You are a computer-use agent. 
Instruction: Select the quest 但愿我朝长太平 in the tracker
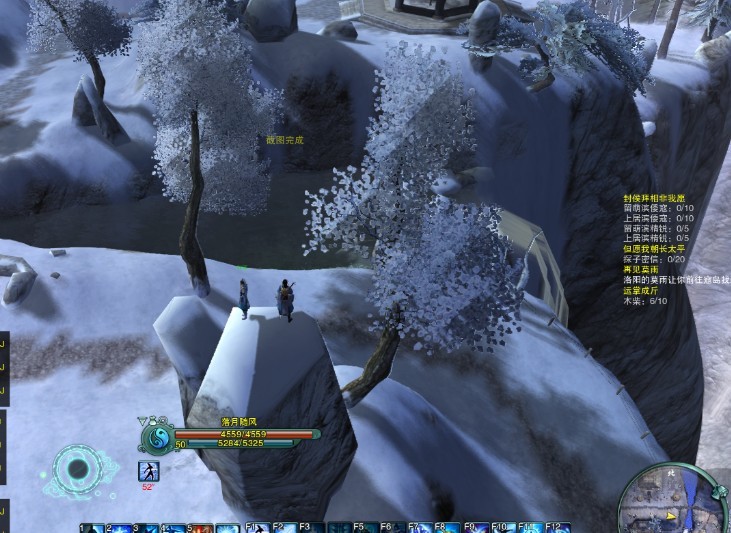click(x=657, y=248)
